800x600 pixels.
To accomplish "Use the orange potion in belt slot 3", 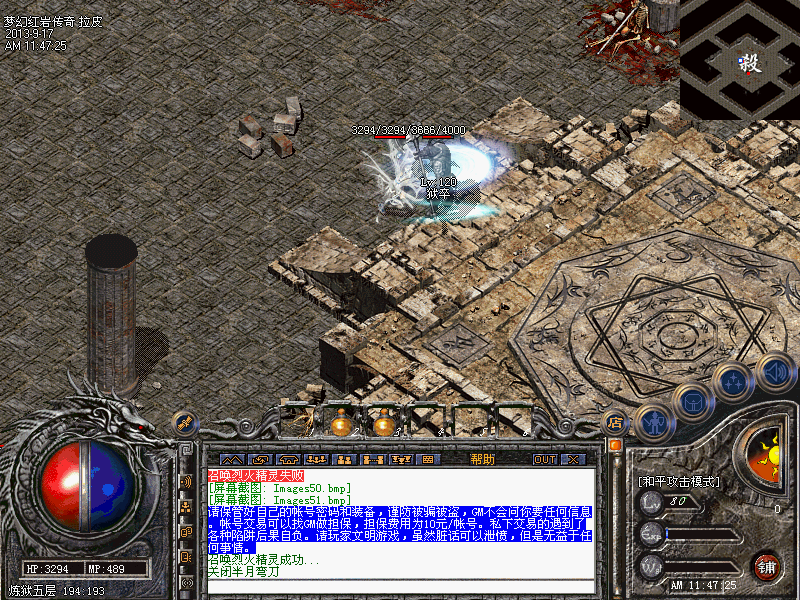I will tap(383, 423).
